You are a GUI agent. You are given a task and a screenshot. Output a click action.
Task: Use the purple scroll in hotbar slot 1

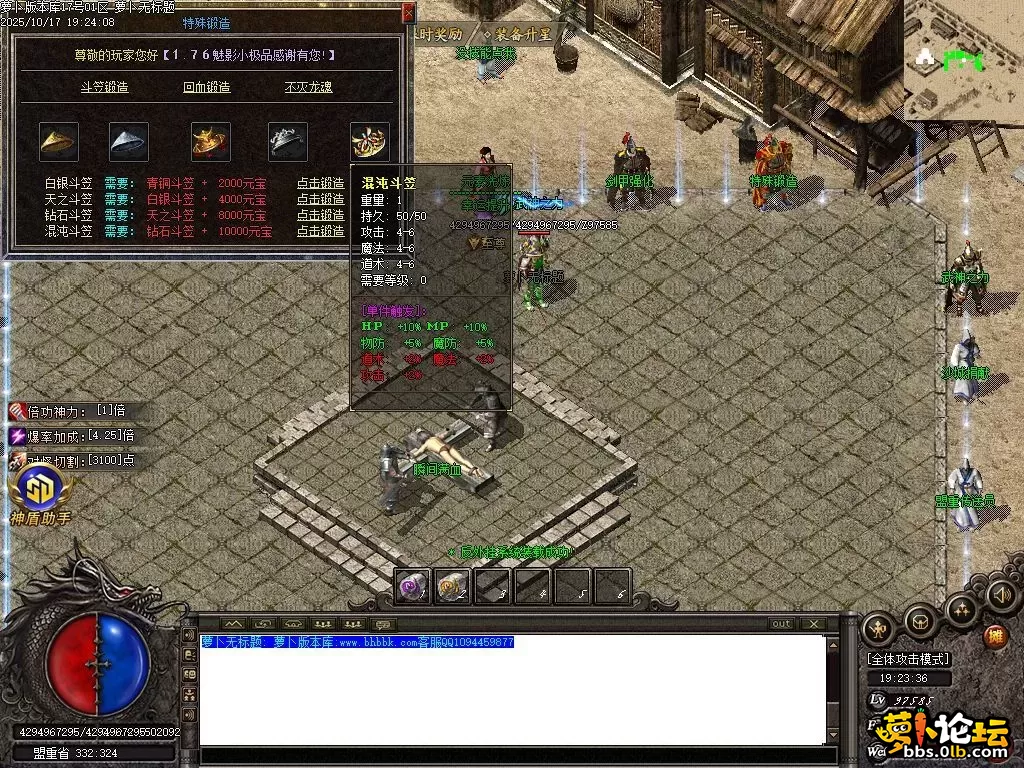(413, 587)
